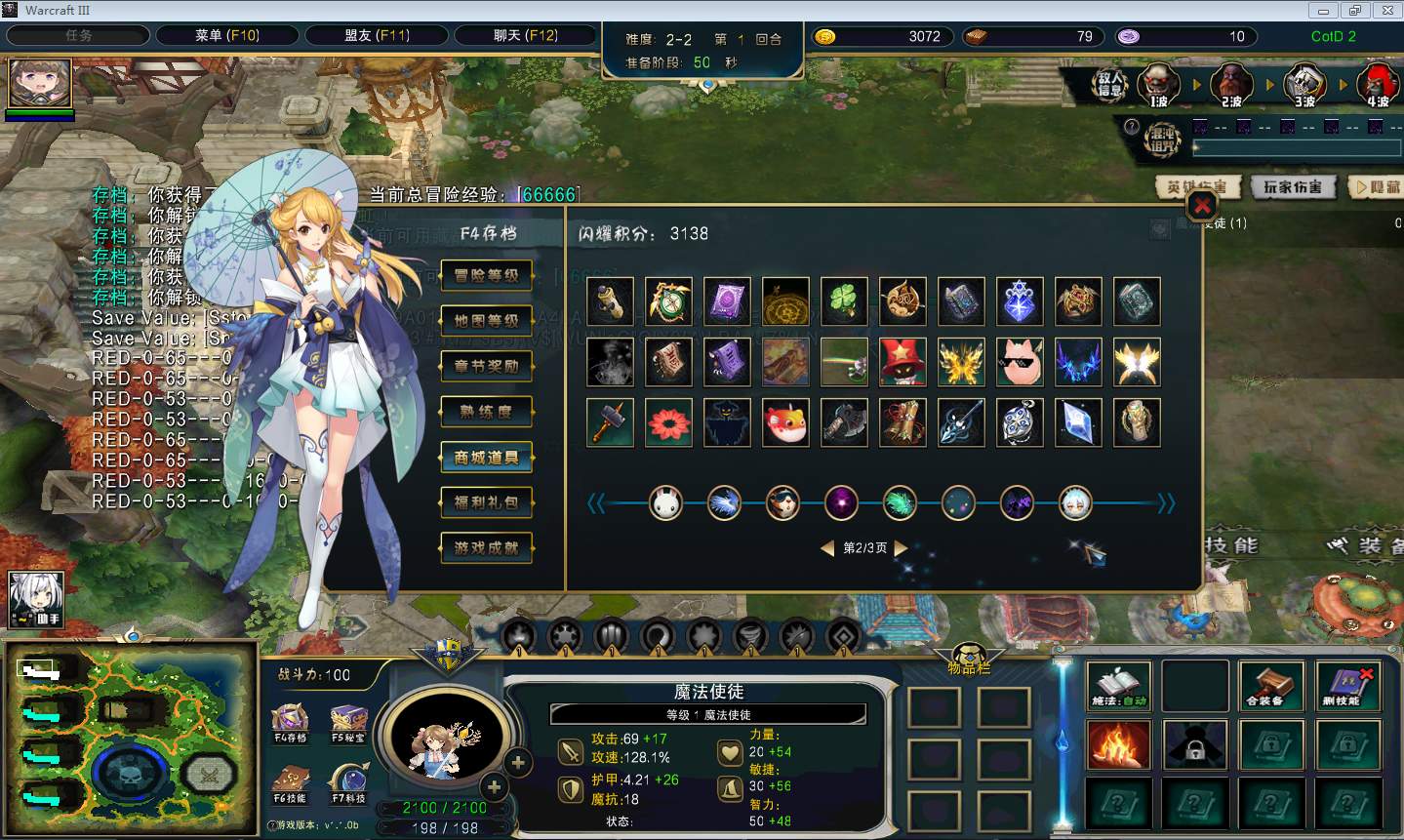Open the 盟友 (F11) allies menu
The height and width of the screenshot is (840, 1404).
[377, 36]
